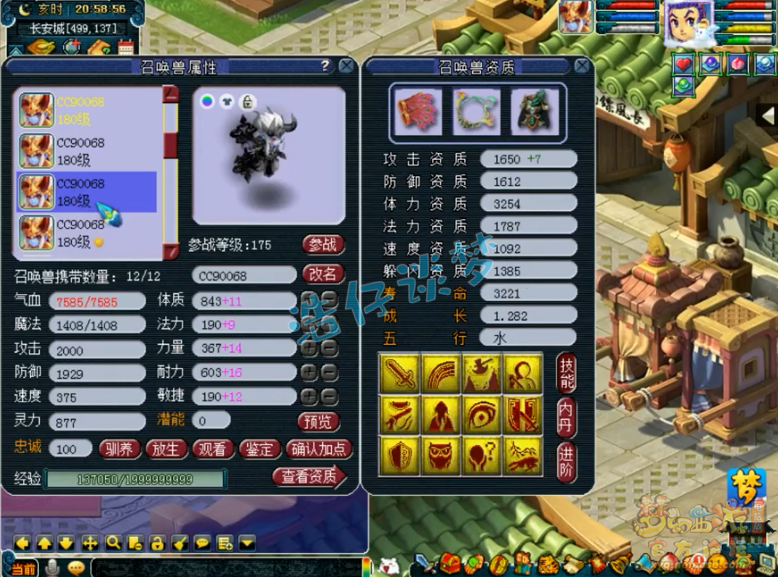This screenshot has width=778, height=577.
Task: Click the 参战 button
Action: coord(322,245)
